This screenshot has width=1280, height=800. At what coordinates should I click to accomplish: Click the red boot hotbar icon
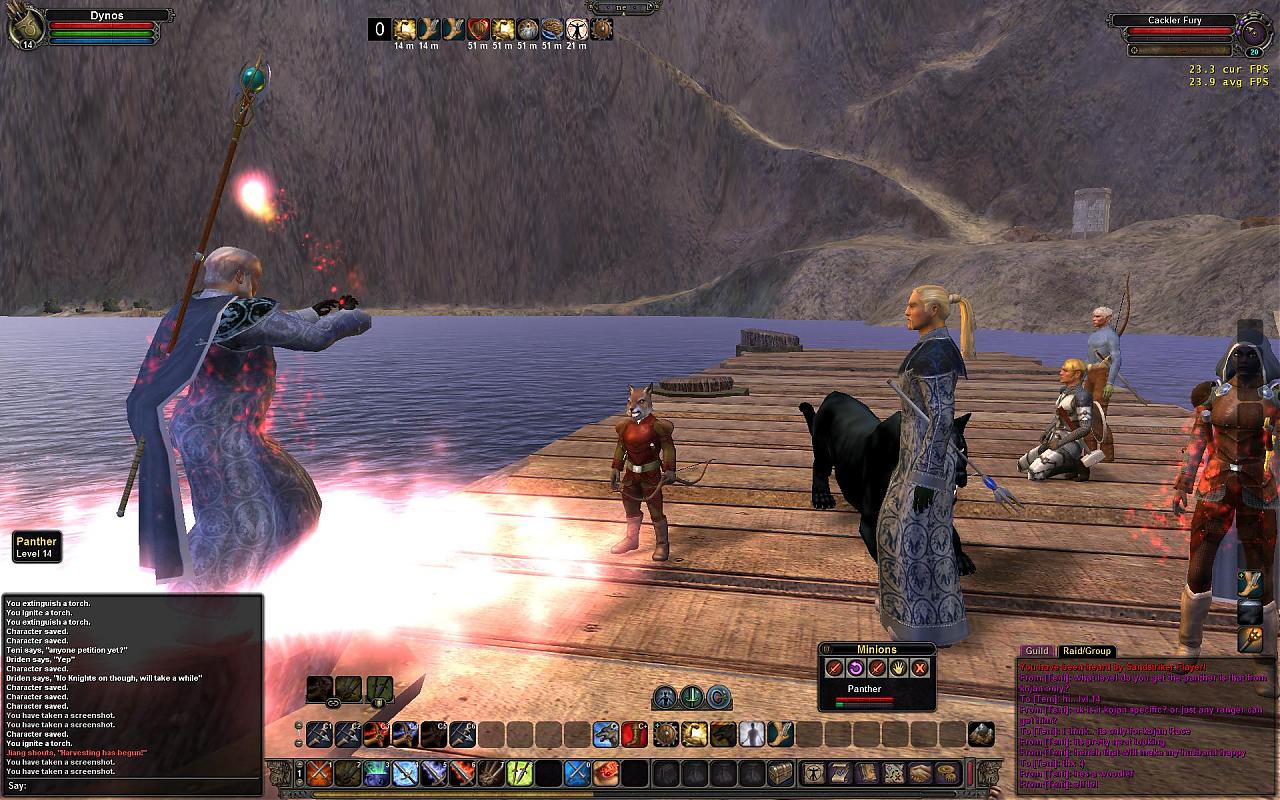pos(635,734)
